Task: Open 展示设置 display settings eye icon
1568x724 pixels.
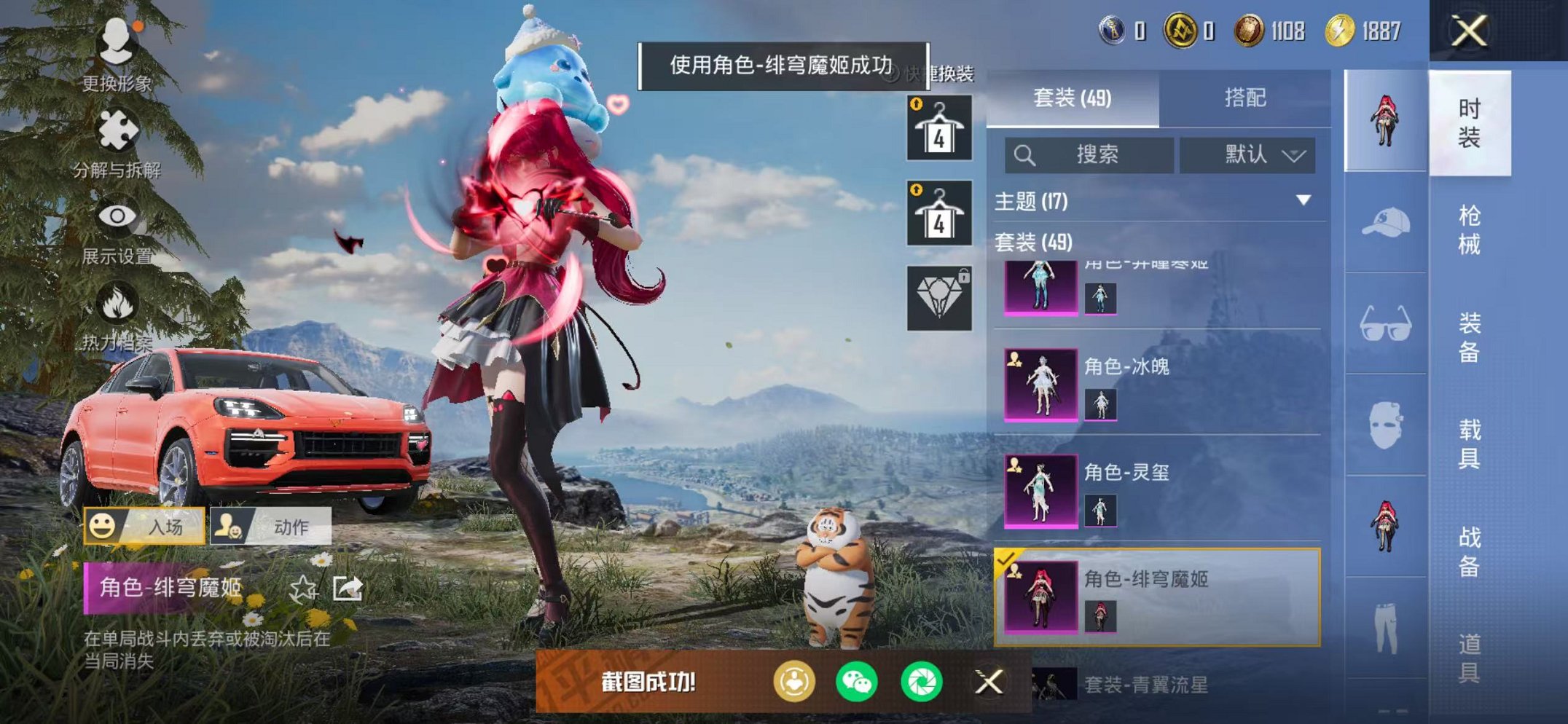Action: coord(119,215)
